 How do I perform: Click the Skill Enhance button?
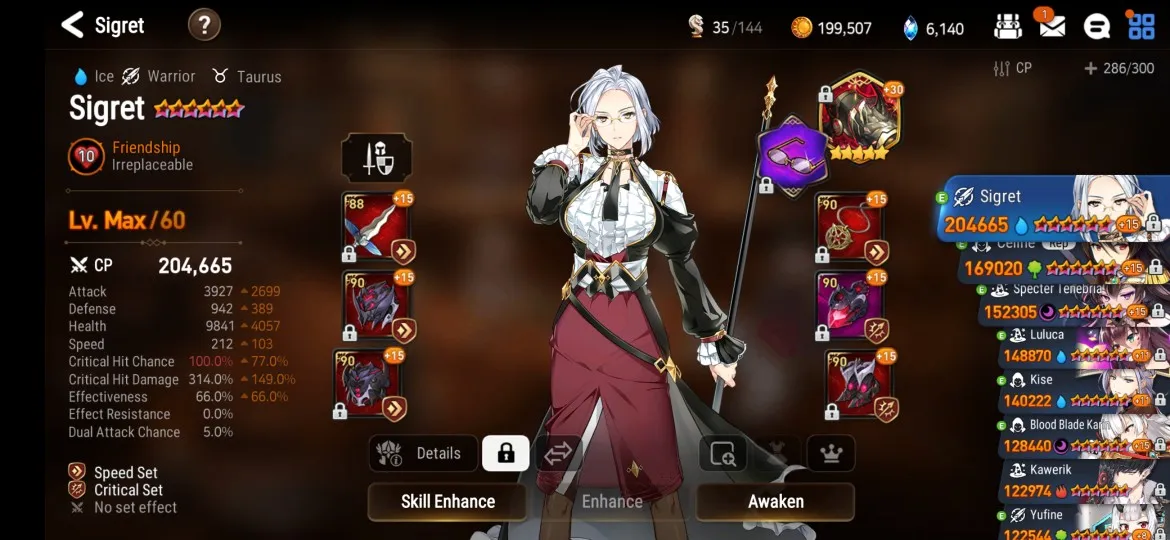coord(448,501)
